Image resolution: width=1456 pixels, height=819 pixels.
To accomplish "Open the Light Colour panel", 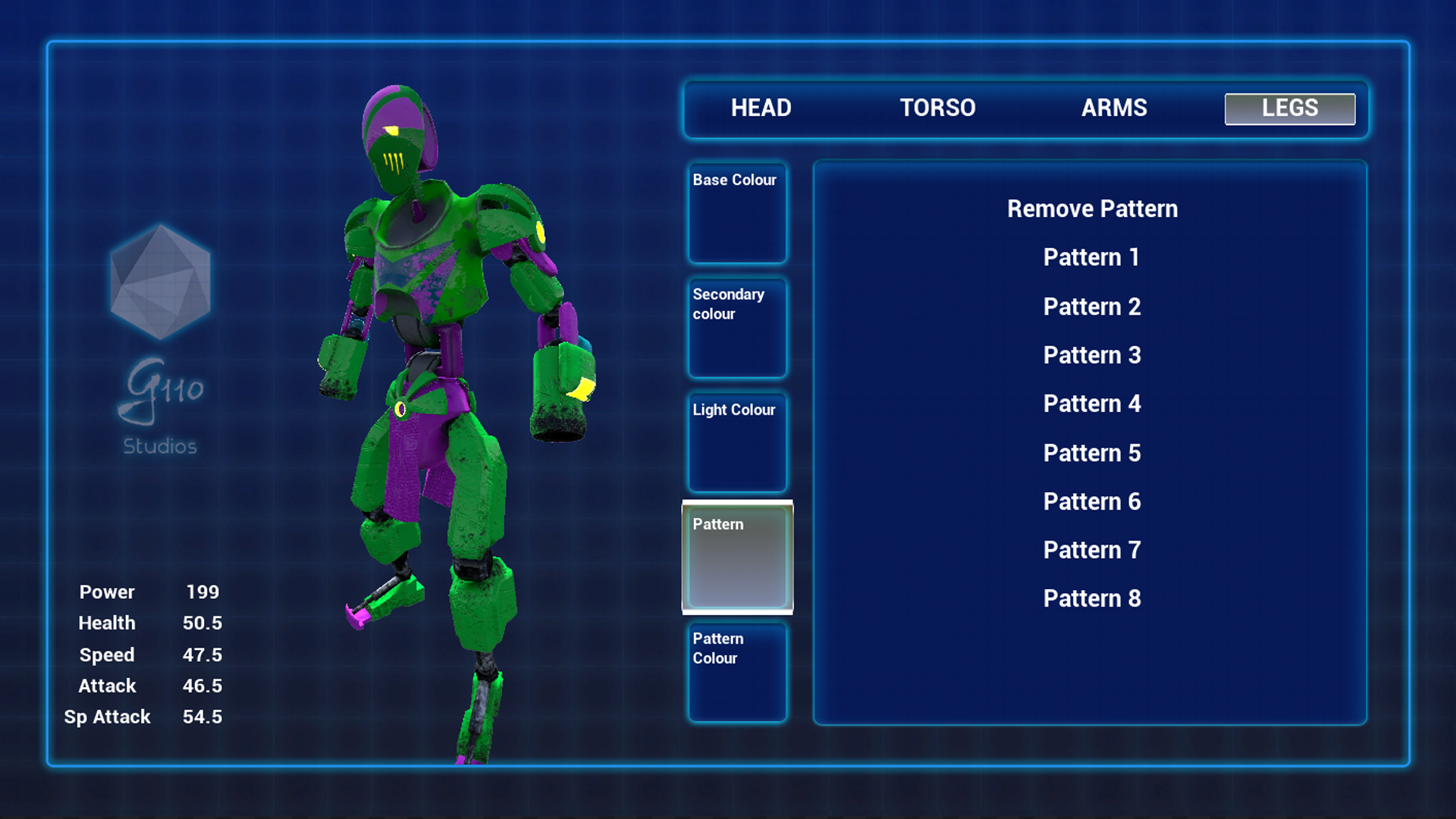I will 737,442.
